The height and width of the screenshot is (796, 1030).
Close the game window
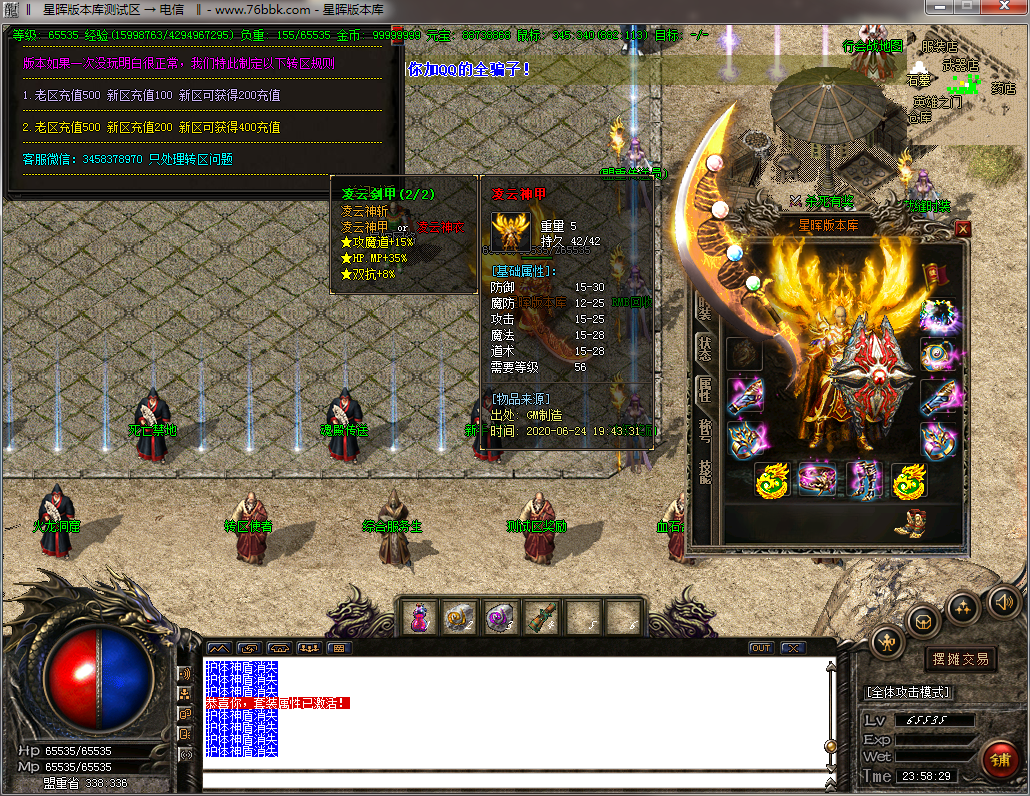click(x=1005, y=9)
